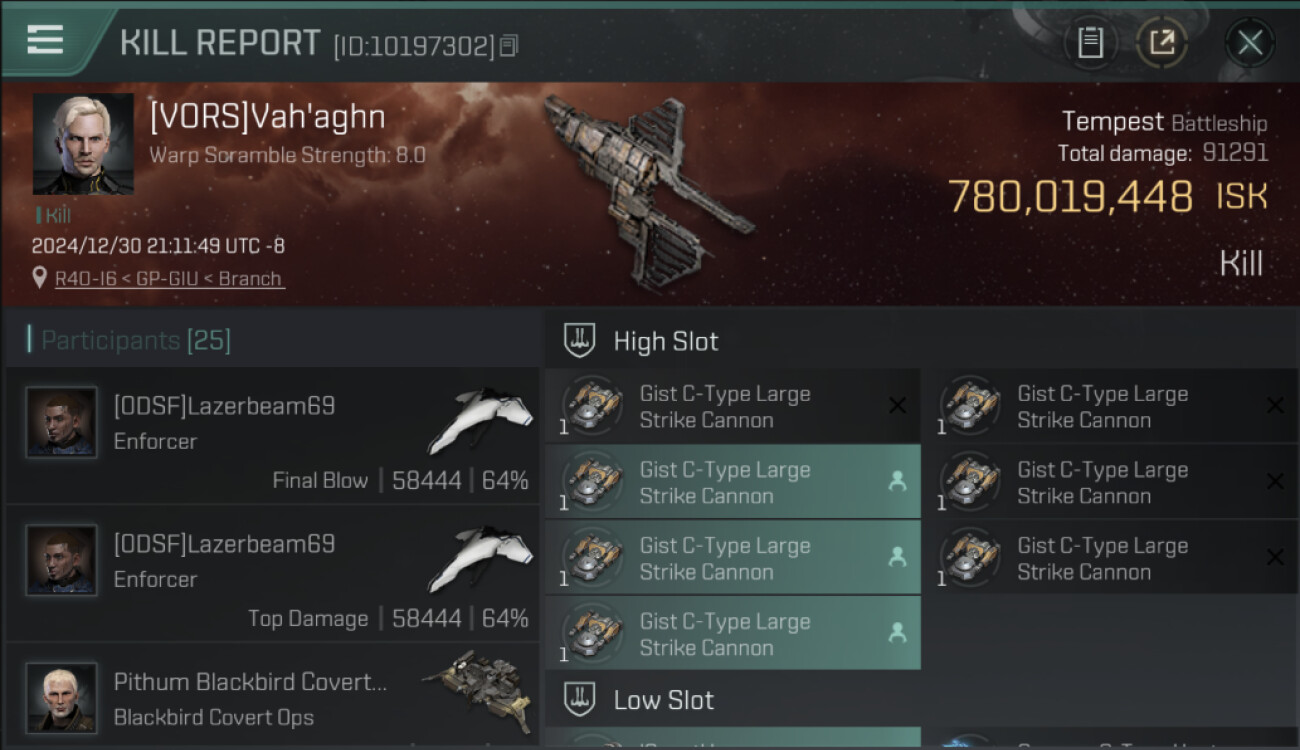Choose the Pithum Blackbird Covert Ops participant

pos(272,698)
